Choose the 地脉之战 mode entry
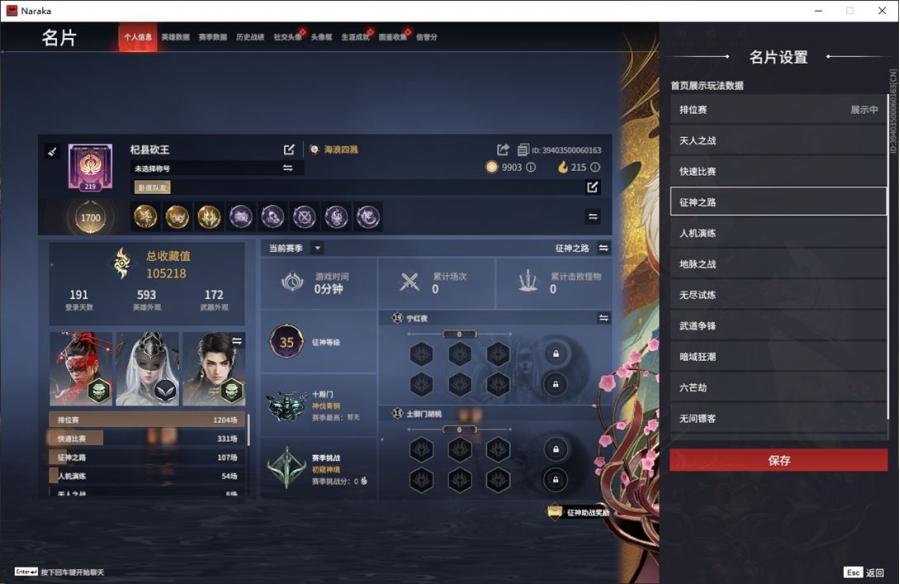900x584 pixels. pos(778,264)
